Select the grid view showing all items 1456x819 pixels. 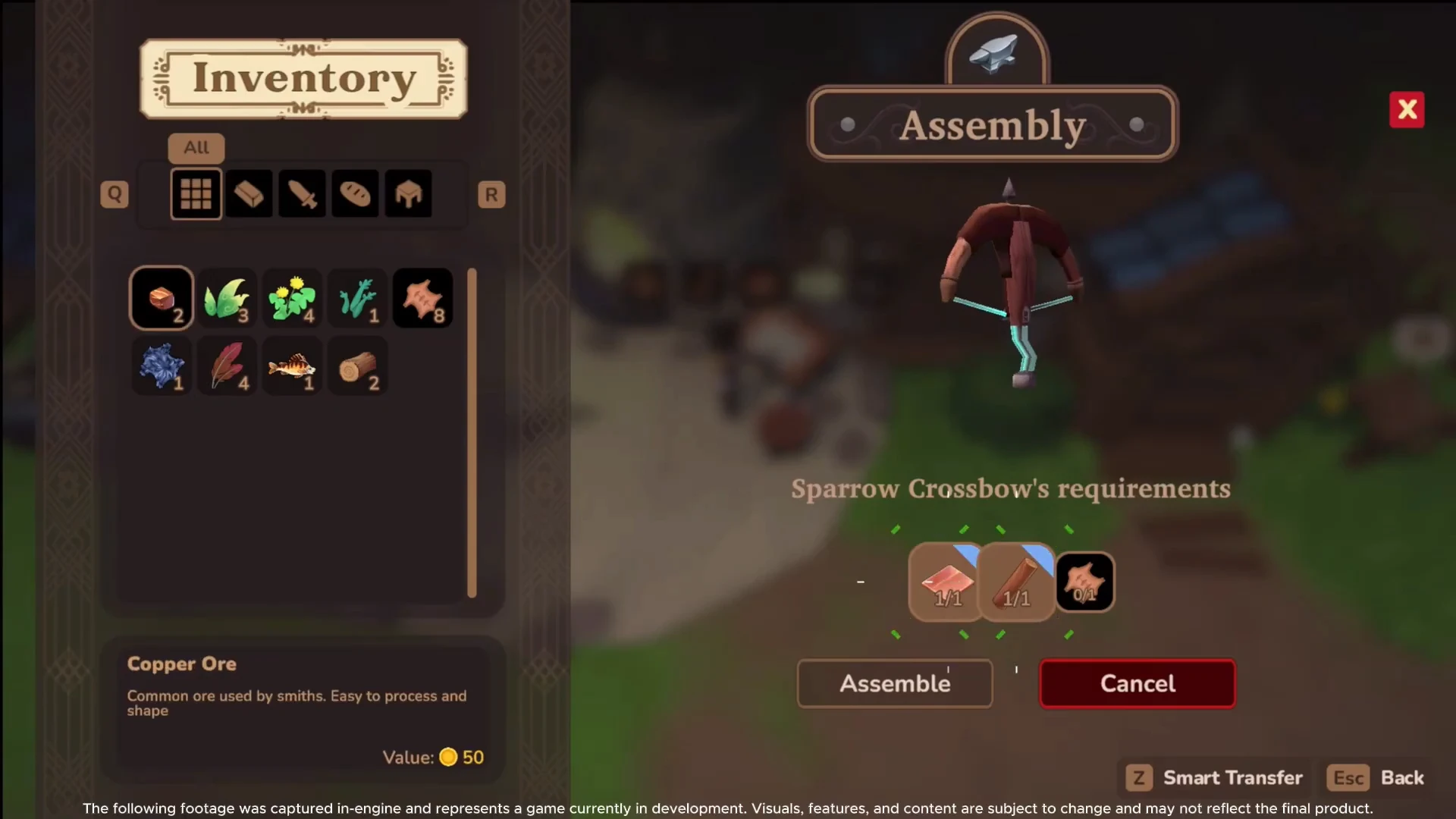[x=196, y=193]
